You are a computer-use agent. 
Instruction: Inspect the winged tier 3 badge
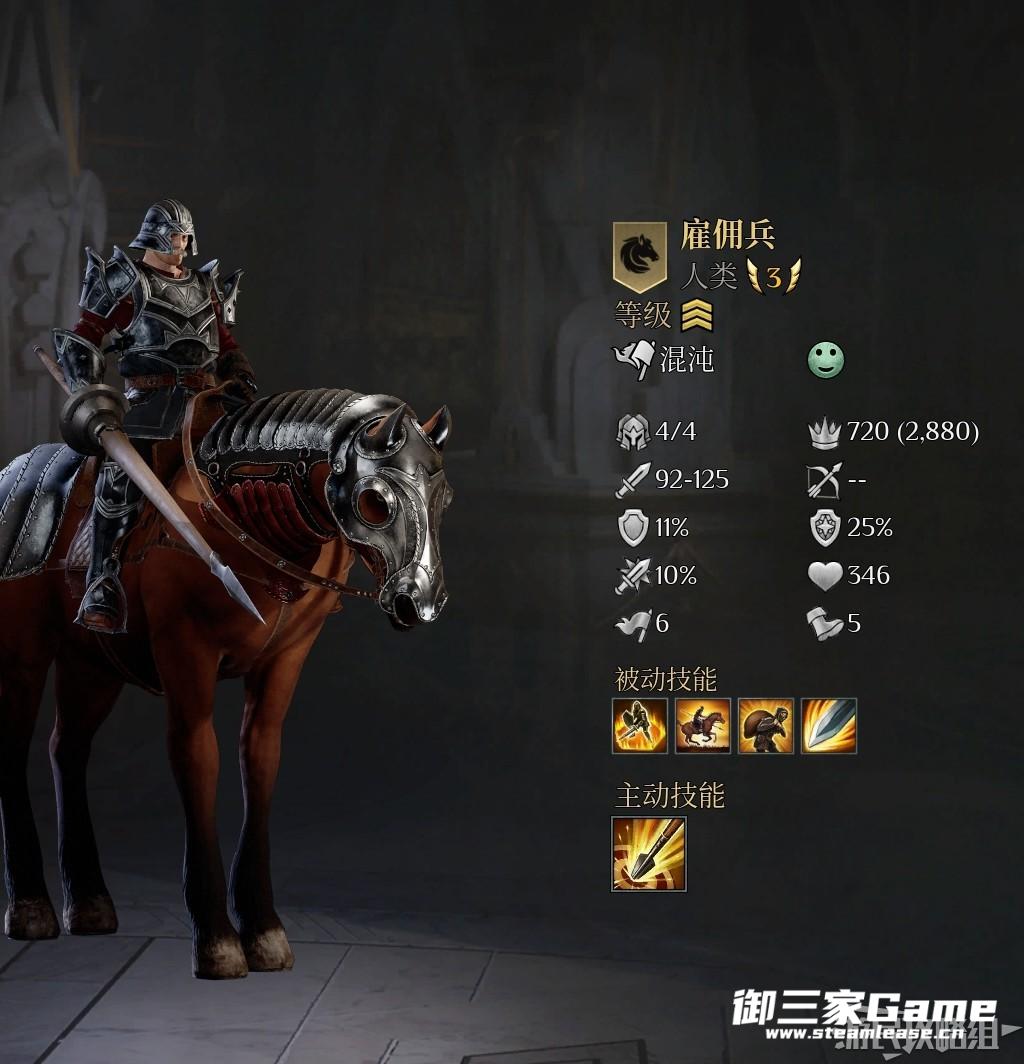[774, 276]
